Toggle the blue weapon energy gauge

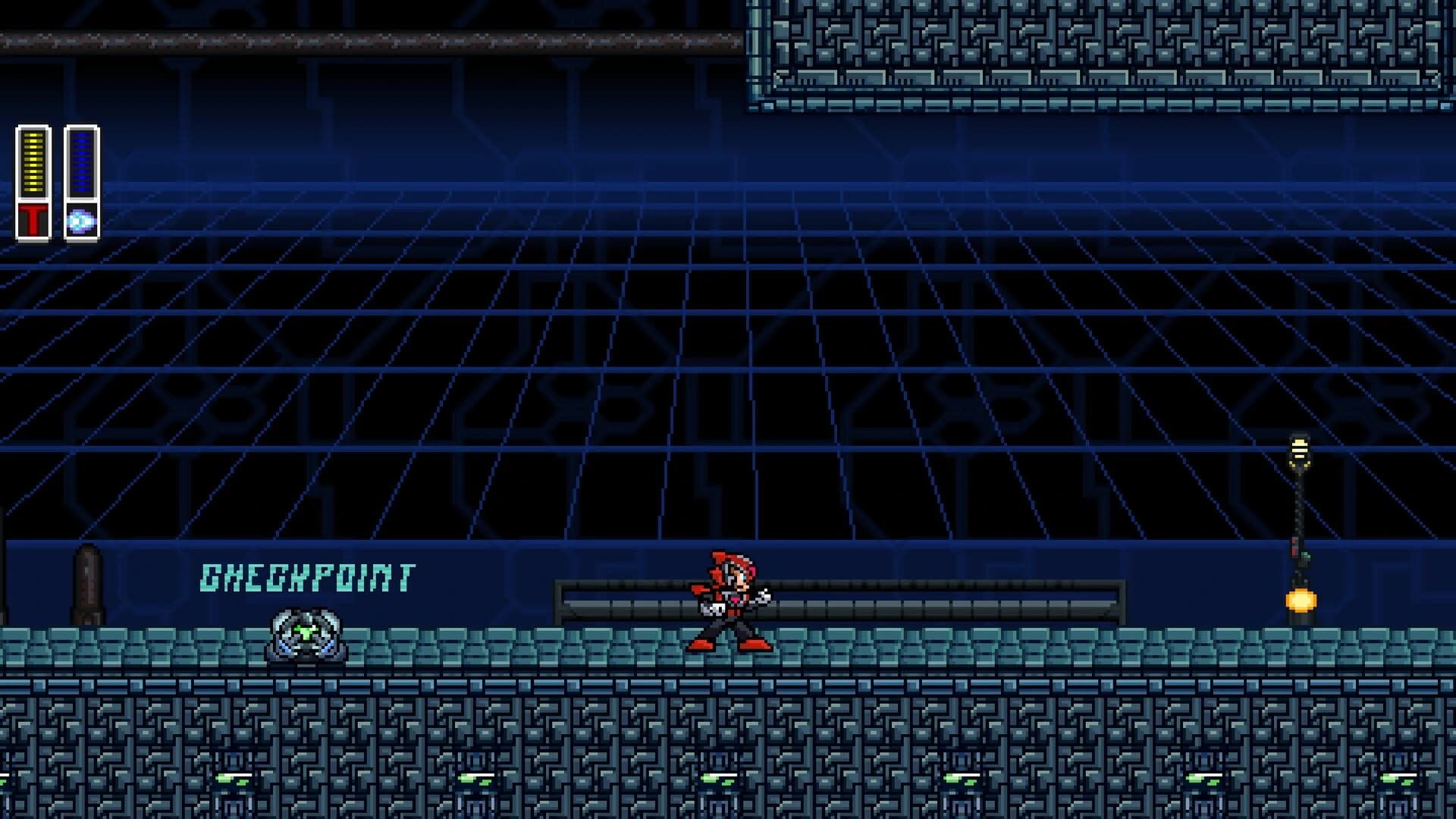(x=83, y=163)
